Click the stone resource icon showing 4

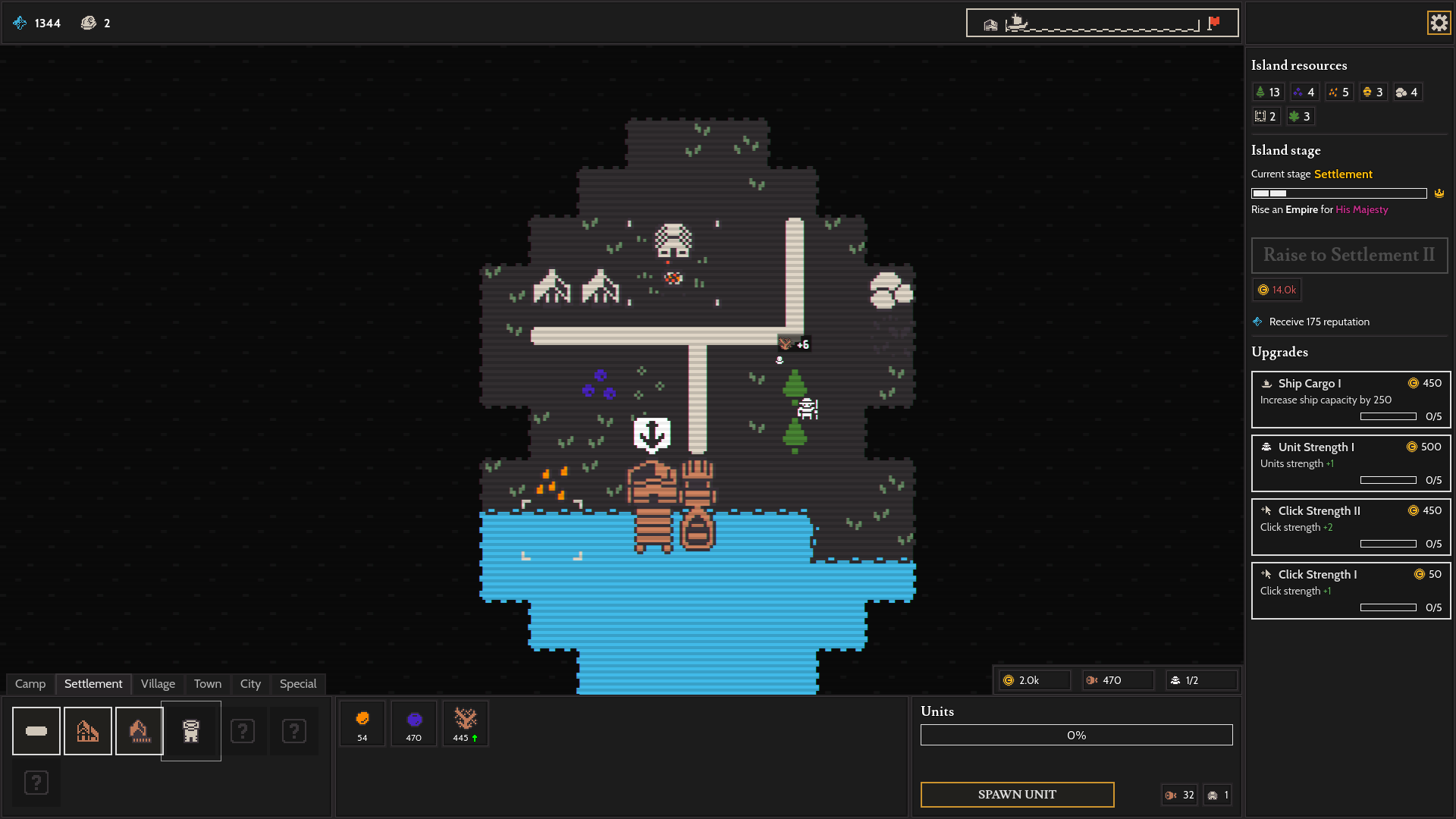[1406, 92]
